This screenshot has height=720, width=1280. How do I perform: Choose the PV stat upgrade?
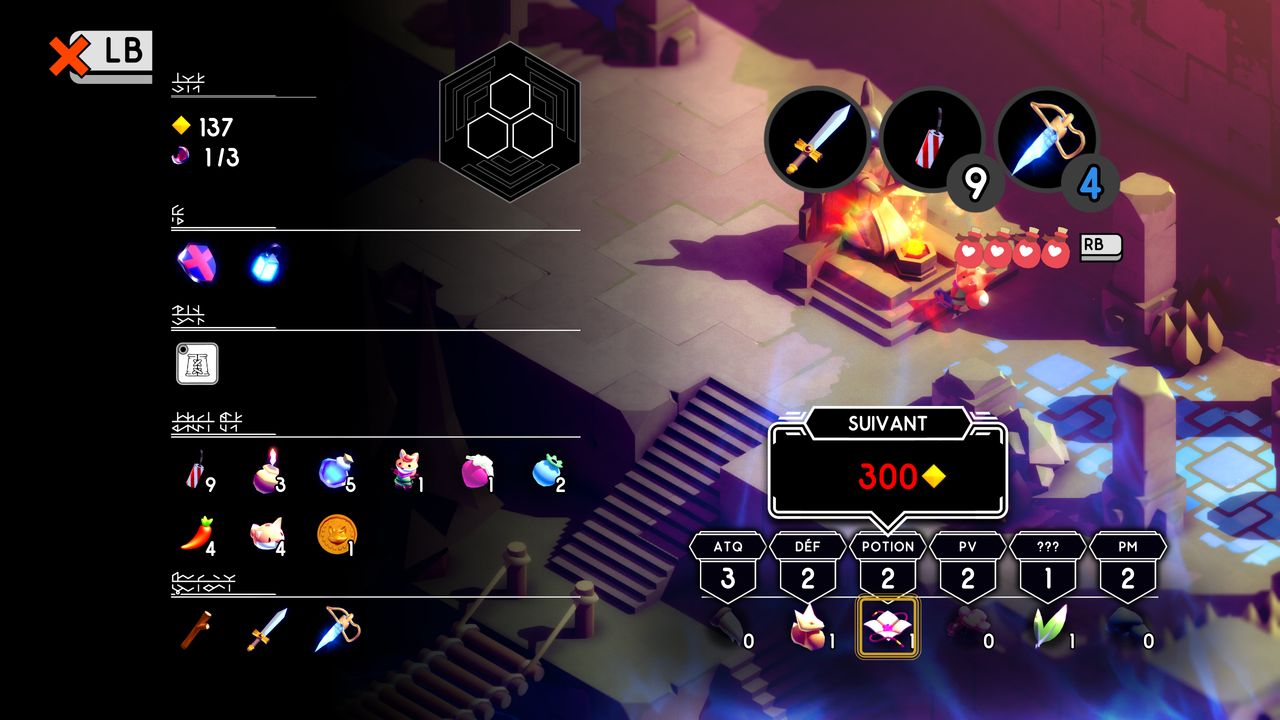[x=968, y=566]
